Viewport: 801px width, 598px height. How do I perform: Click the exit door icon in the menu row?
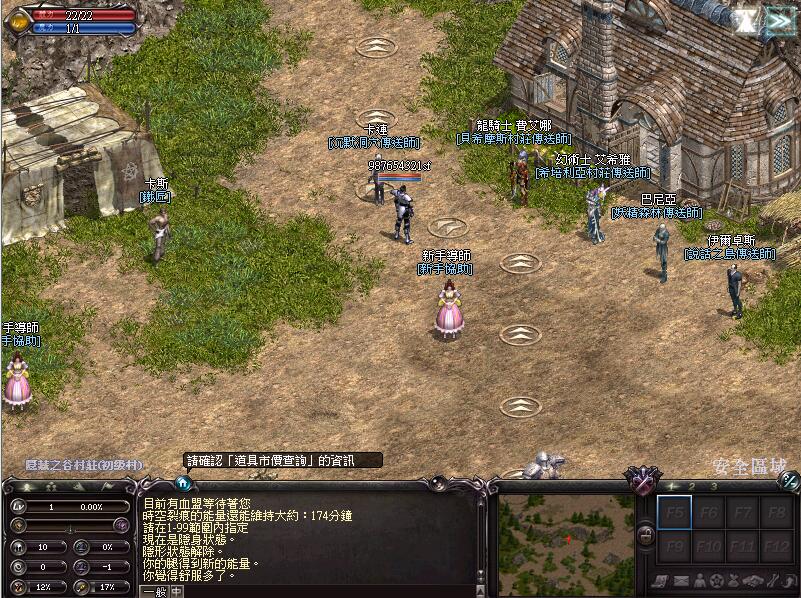[790, 581]
